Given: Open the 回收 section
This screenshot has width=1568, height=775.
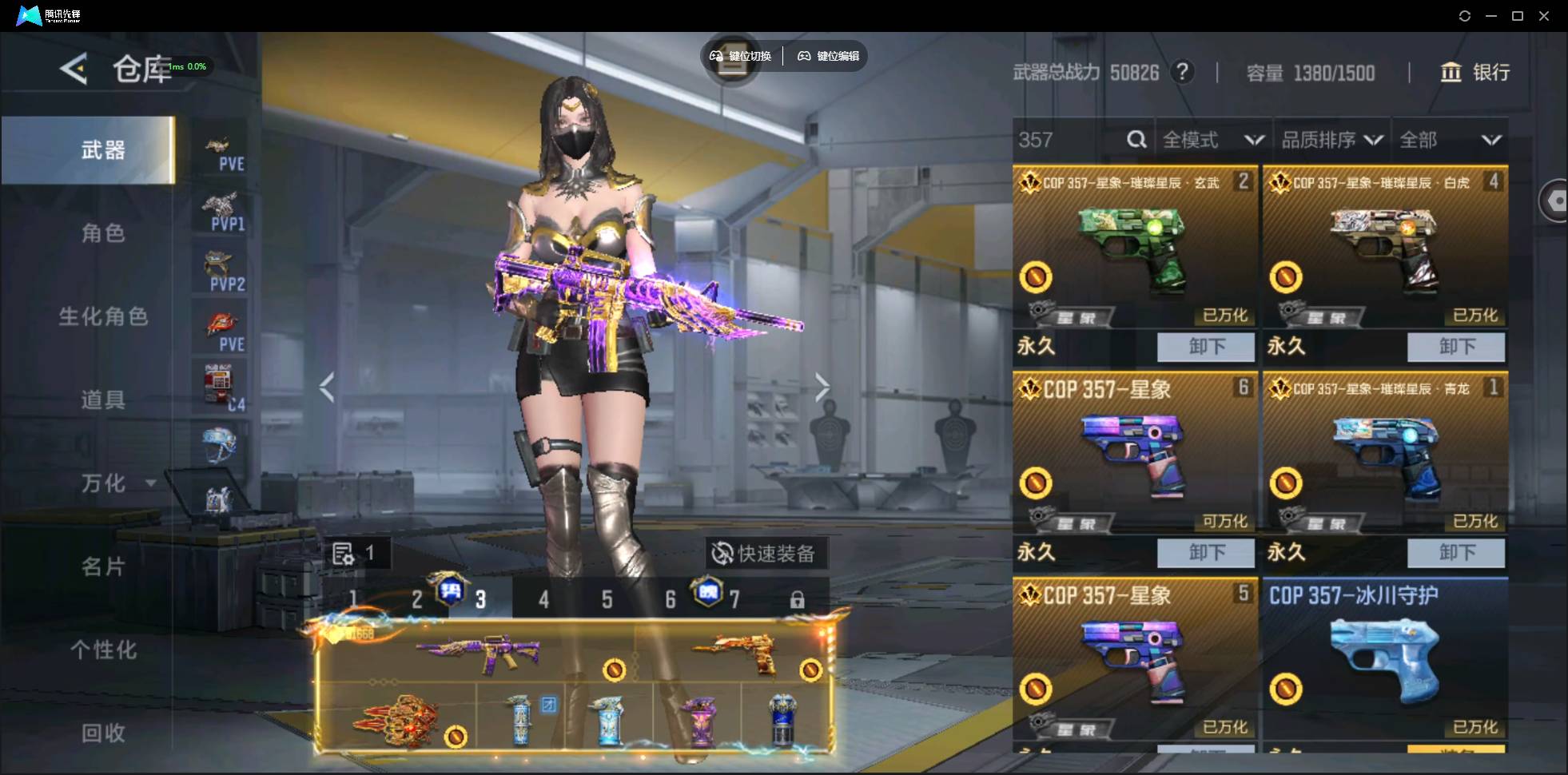Looking at the screenshot, I should point(103,733).
